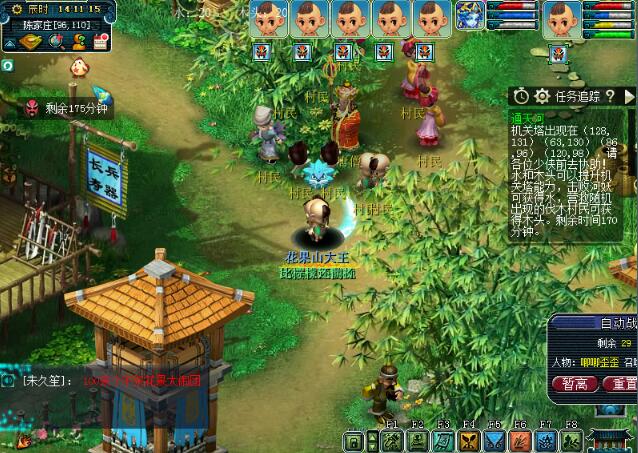Use the F5 blue fan skill
This screenshot has width=638, height=453.
[495, 441]
